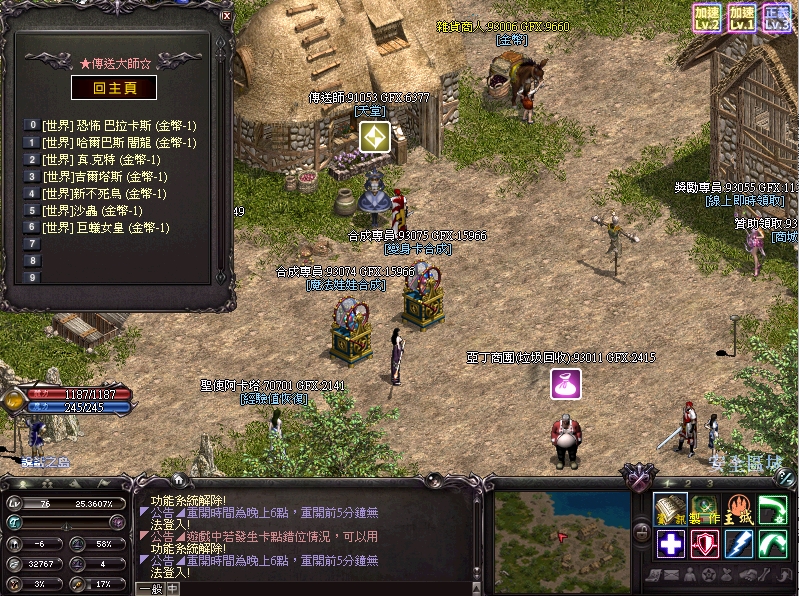Viewport: 799px width, 596px height.
Task: Teleport to 恐怖 巴拉卡斯 world boss
Action: (119, 125)
